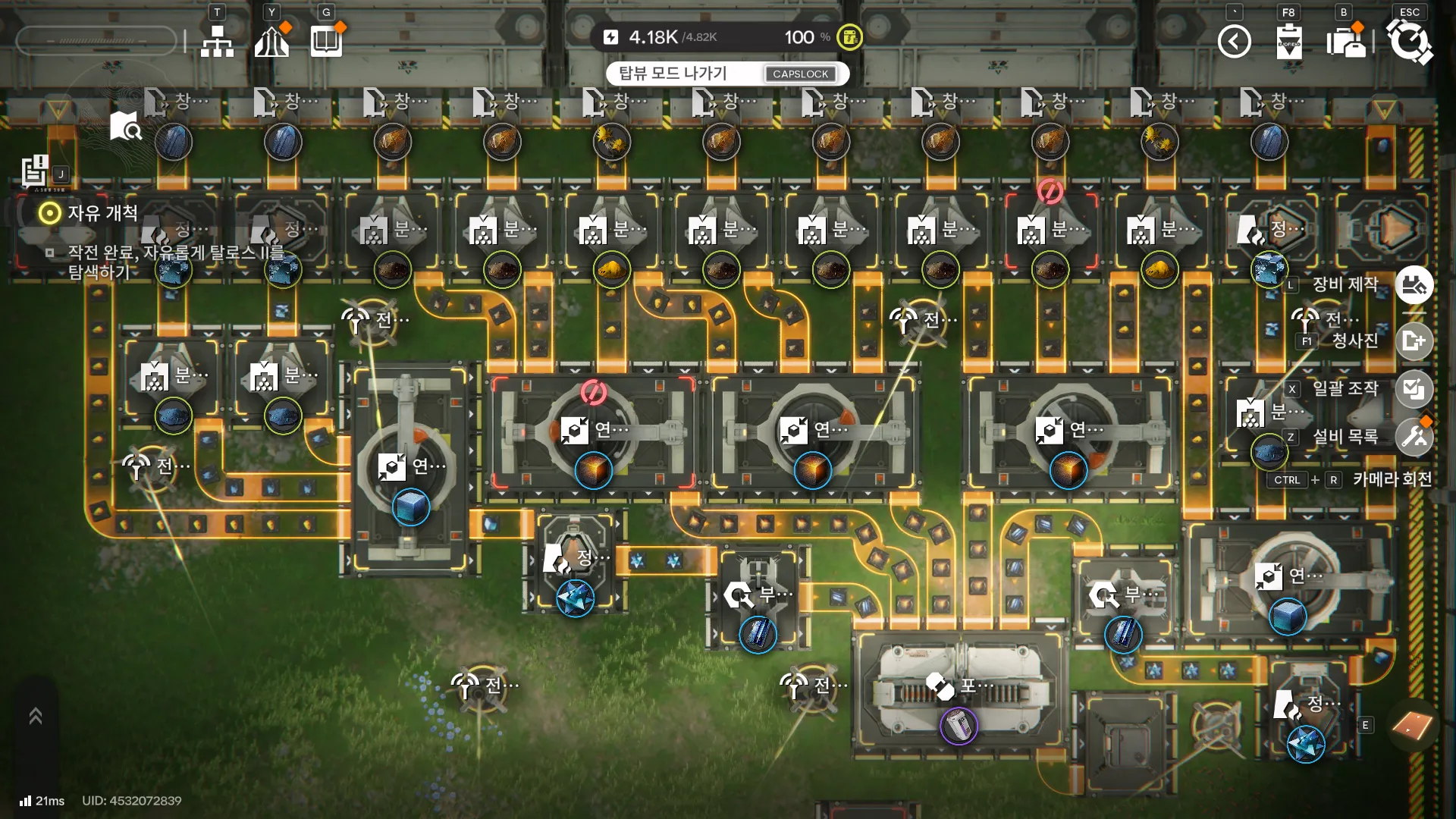Screen dimensions: 1456x819
Task: Click the round back arrow button
Action: pyautogui.click(x=1234, y=41)
